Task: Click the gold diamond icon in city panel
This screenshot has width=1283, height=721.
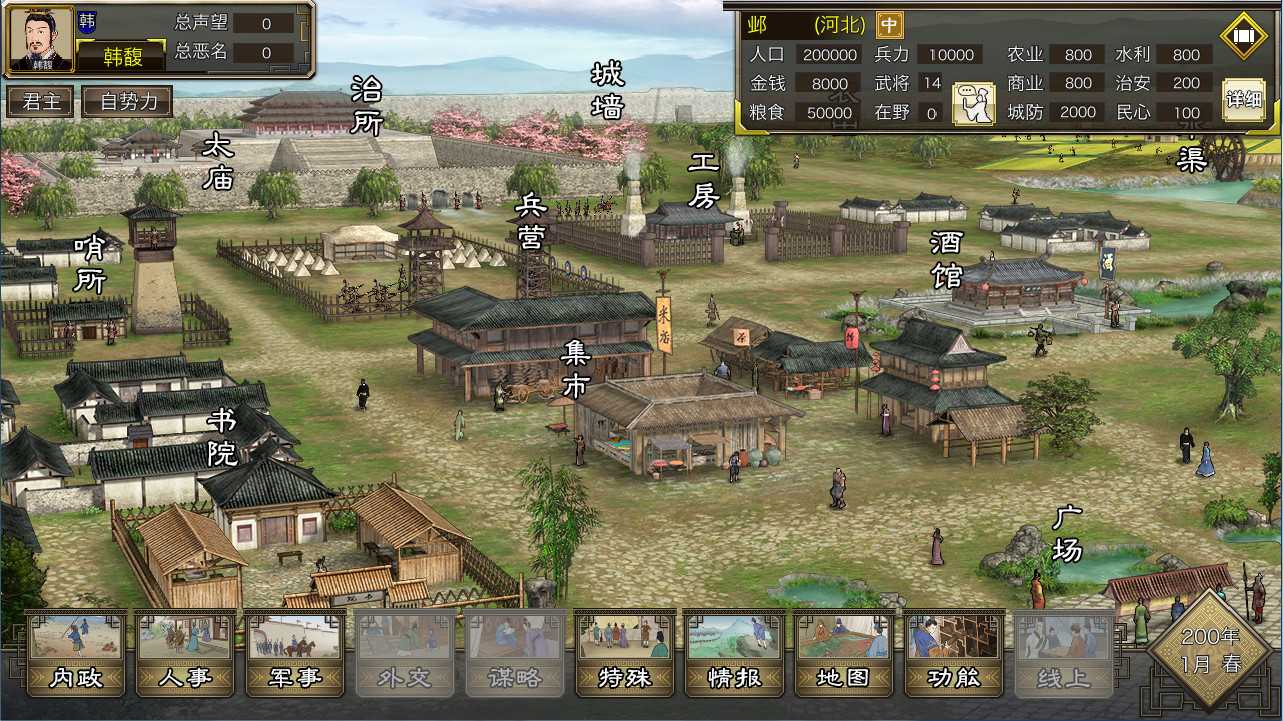Action: tap(1243, 36)
